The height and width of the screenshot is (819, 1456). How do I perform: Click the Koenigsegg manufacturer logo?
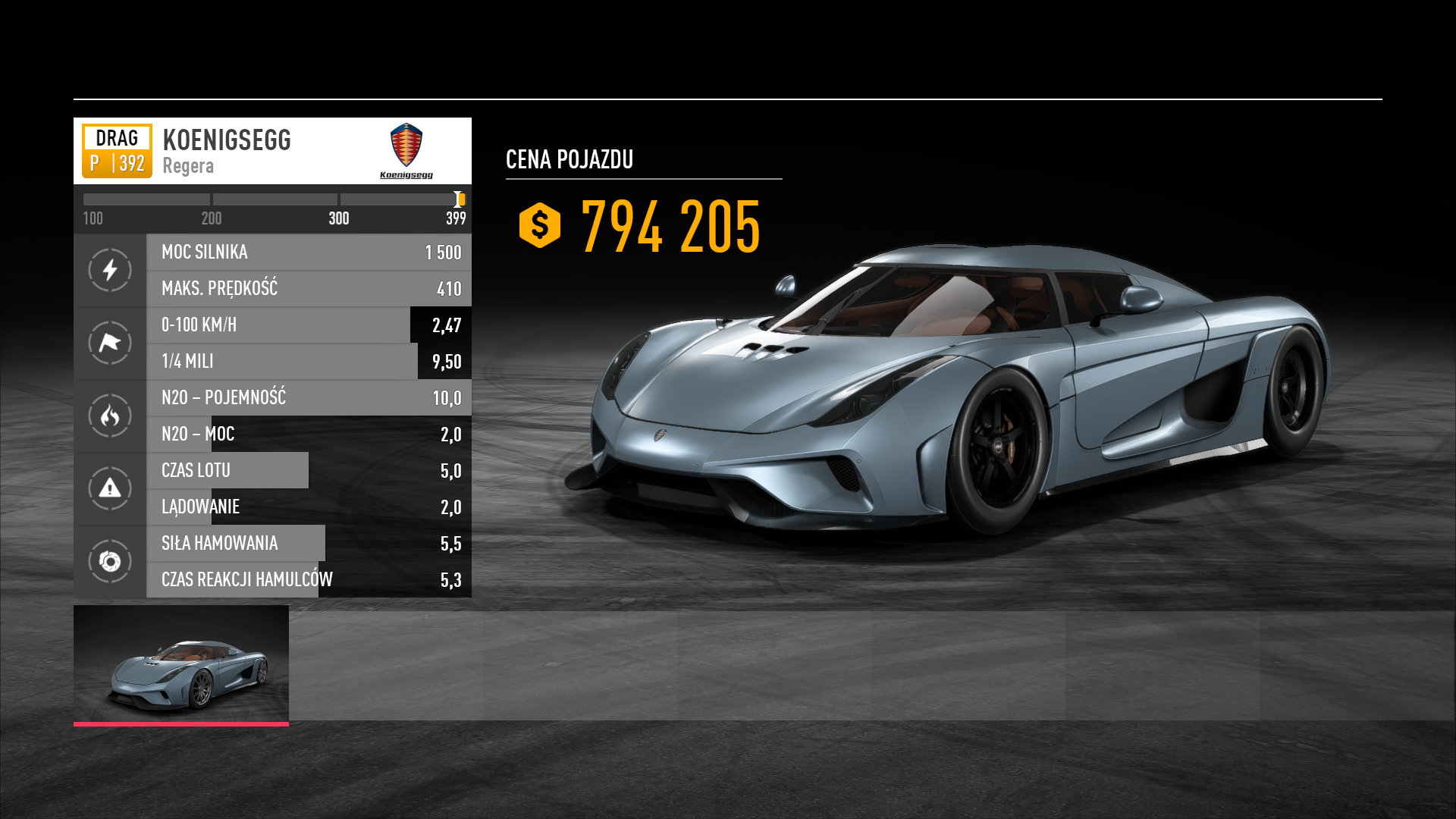click(406, 150)
